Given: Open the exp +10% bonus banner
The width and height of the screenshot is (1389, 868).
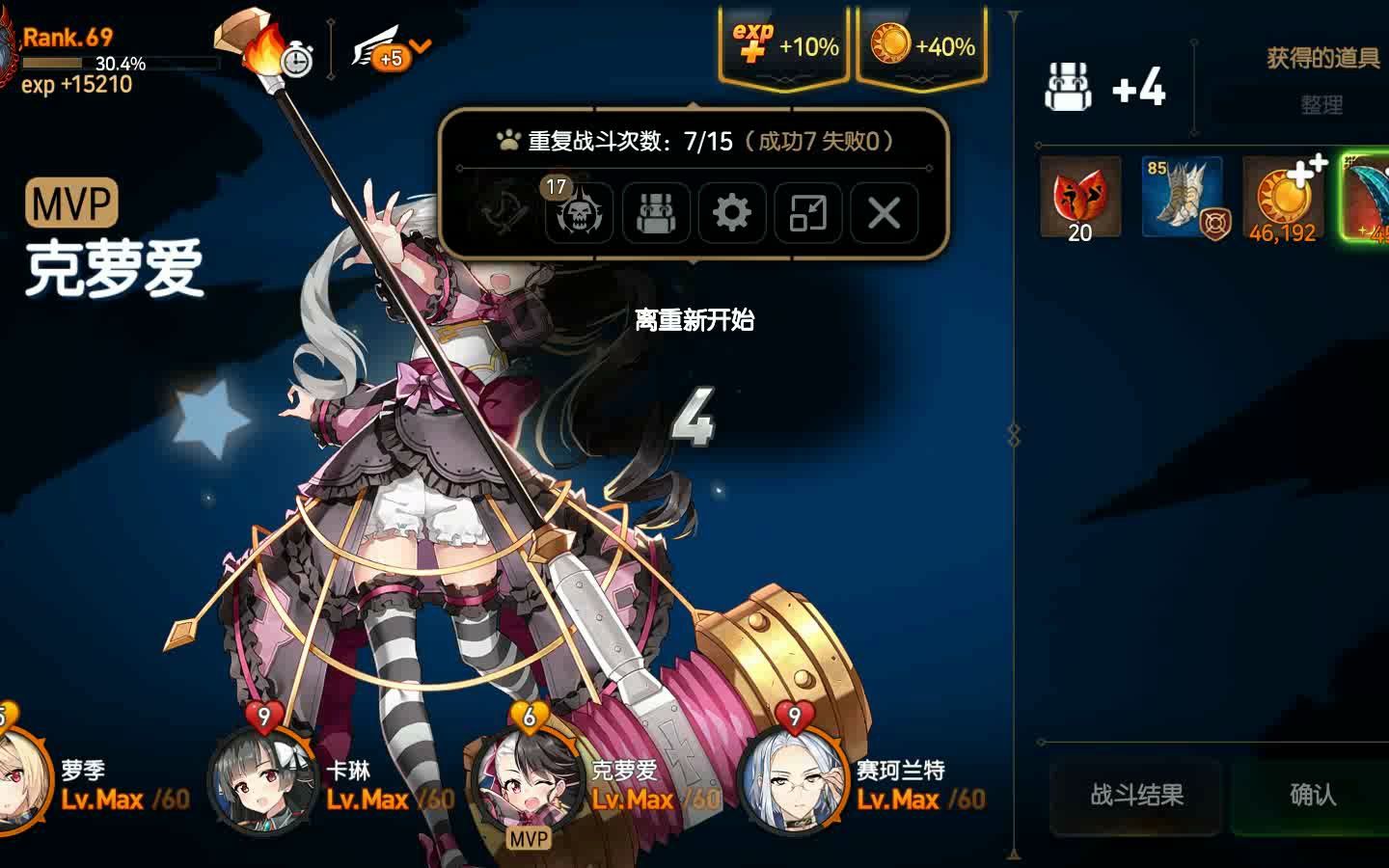Looking at the screenshot, I should [783, 43].
